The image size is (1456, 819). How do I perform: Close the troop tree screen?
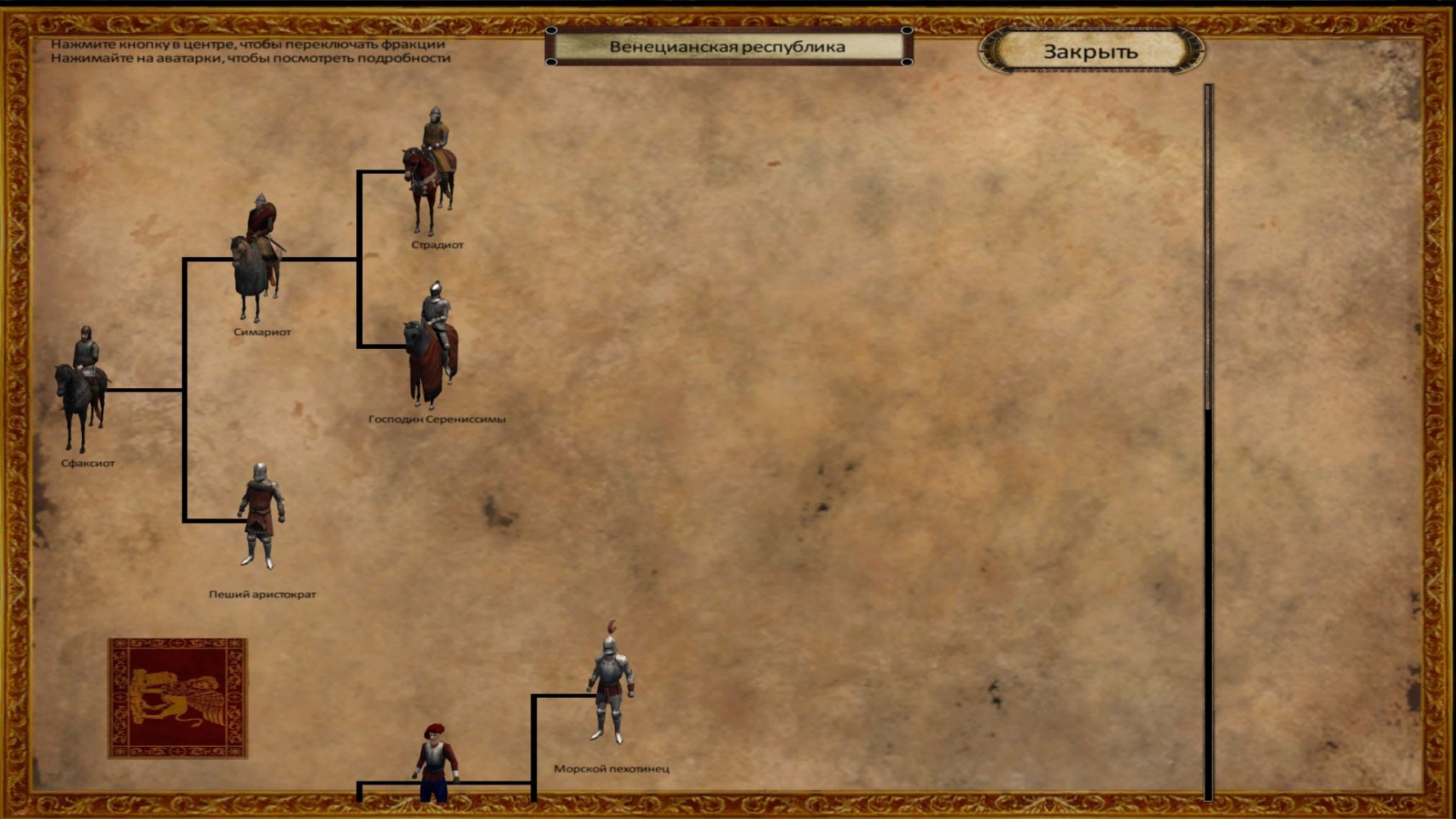[x=1091, y=51]
